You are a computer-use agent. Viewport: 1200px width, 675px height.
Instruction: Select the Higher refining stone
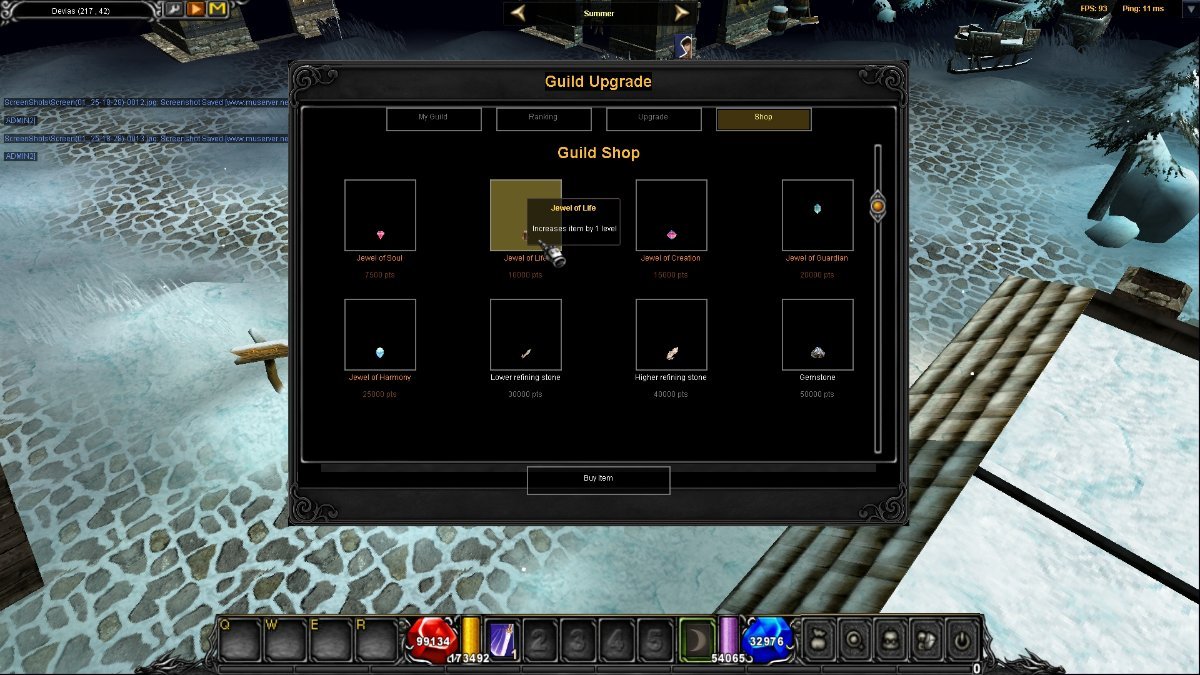(671, 335)
